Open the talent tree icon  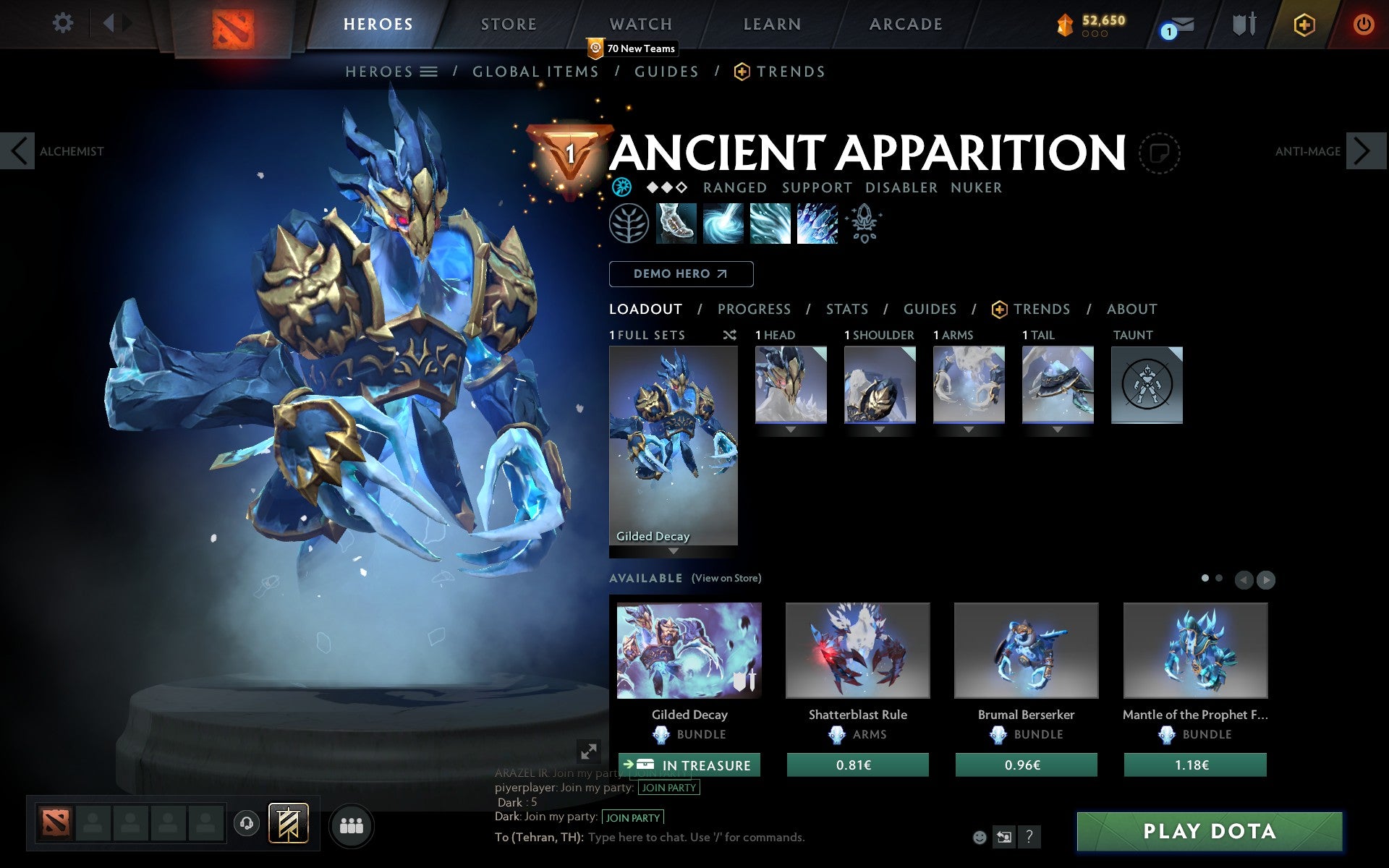[x=628, y=224]
